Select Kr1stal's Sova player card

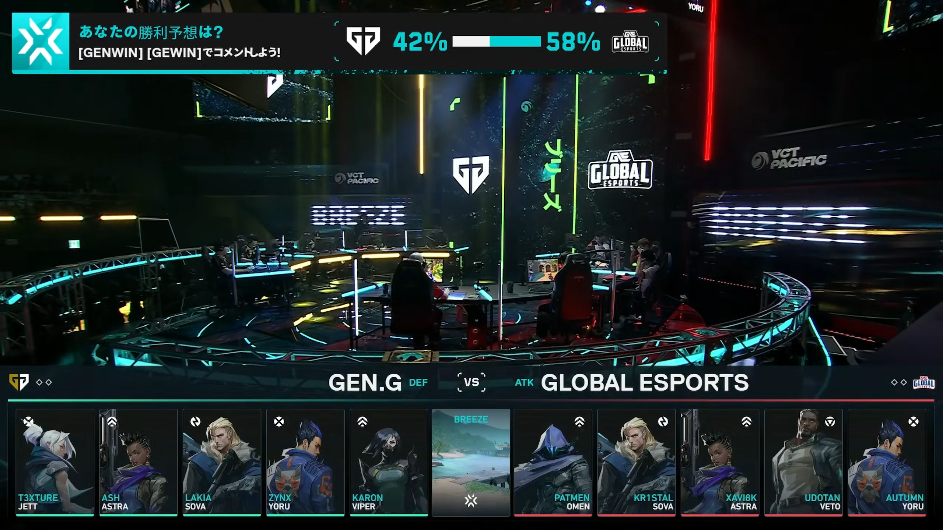point(637,462)
